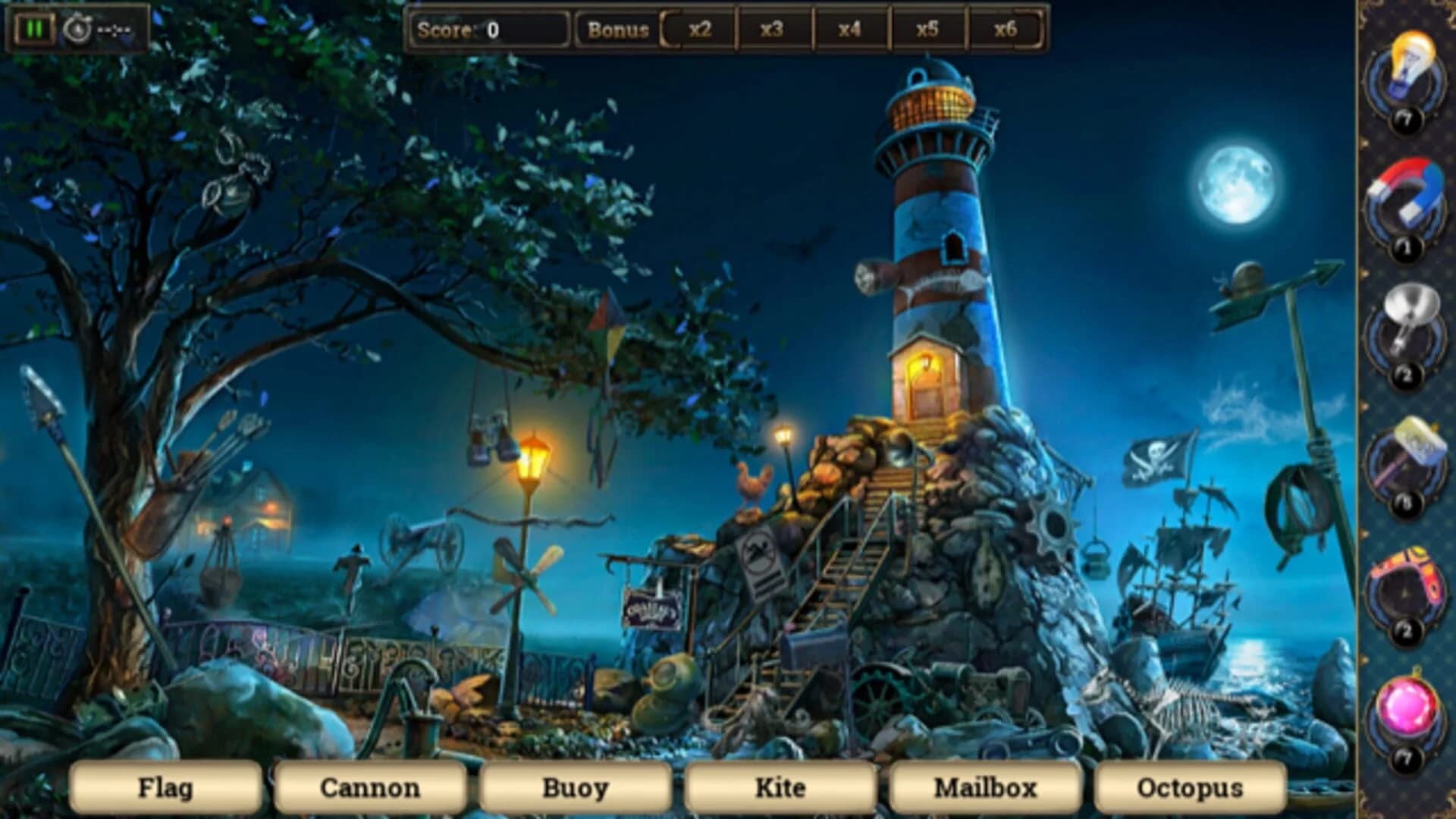Viewport: 1456px width, 819px height.
Task: Select the Kite word button
Action: pos(781,787)
